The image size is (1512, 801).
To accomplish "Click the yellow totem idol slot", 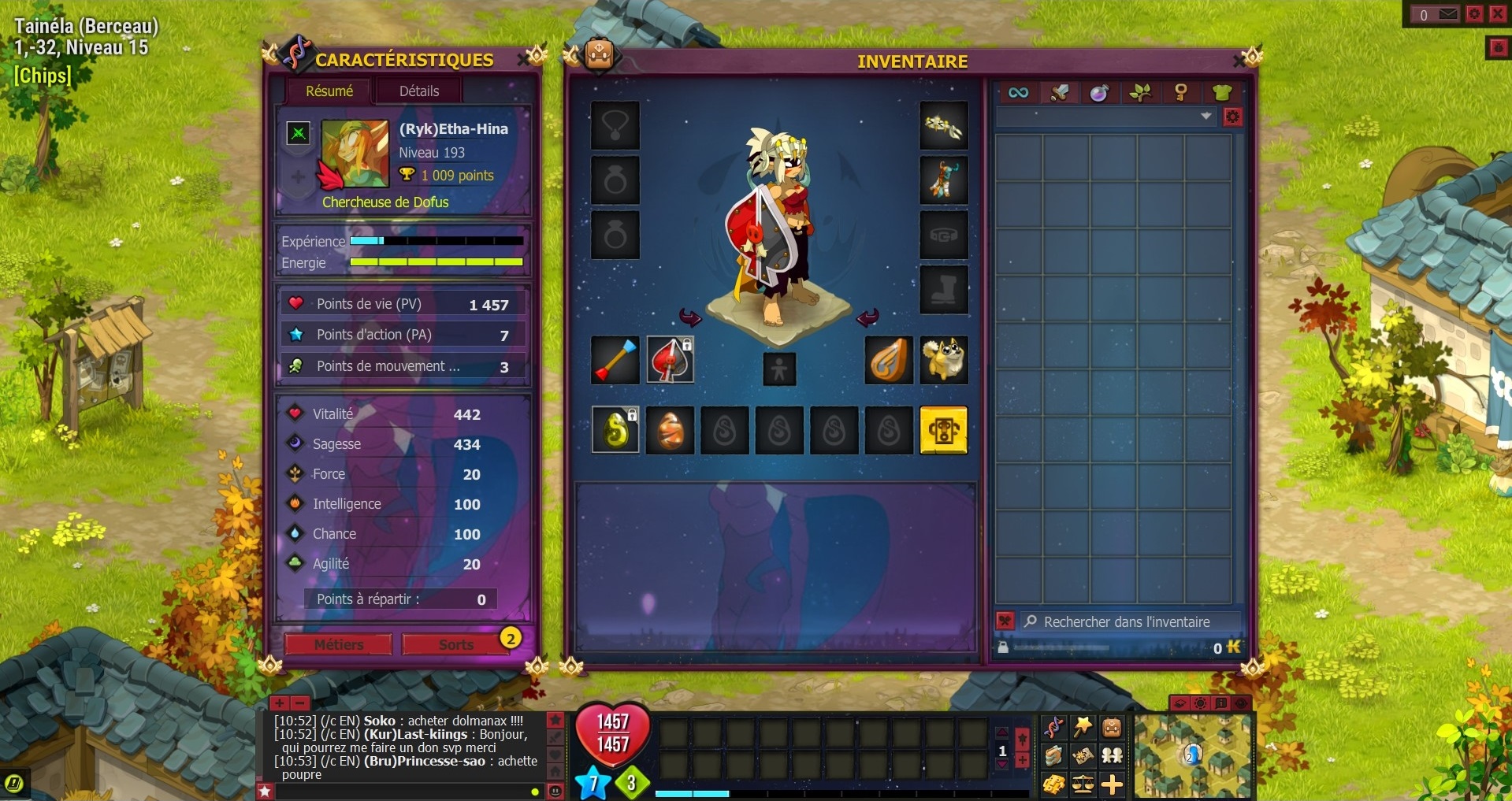I will tap(943, 430).
